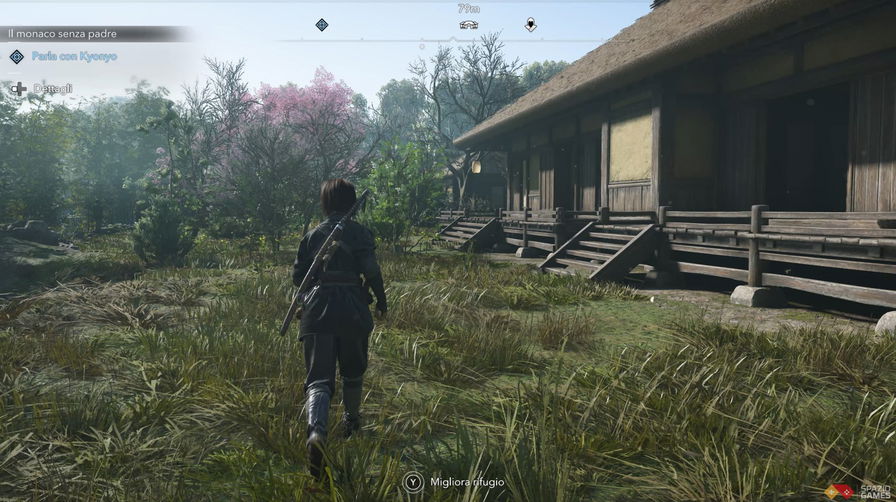Select the diamond quest marker on compass

[322, 25]
